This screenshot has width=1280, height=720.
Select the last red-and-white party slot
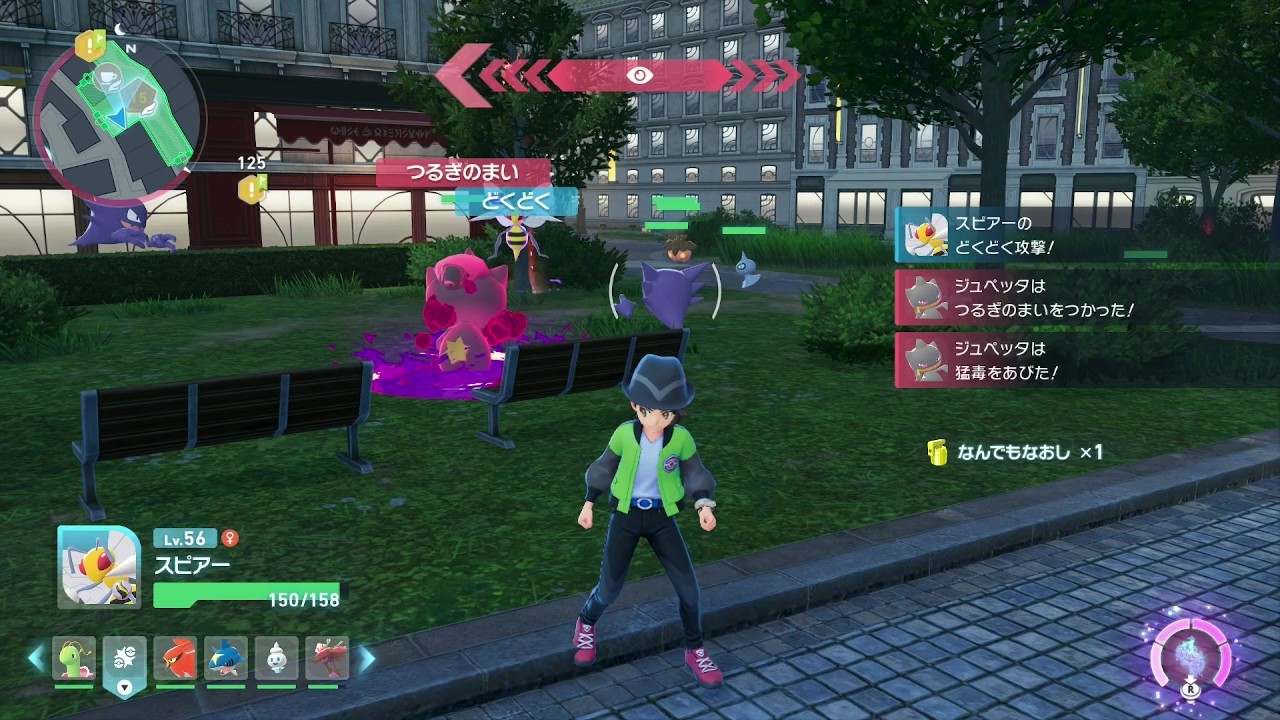pos(326,659)
